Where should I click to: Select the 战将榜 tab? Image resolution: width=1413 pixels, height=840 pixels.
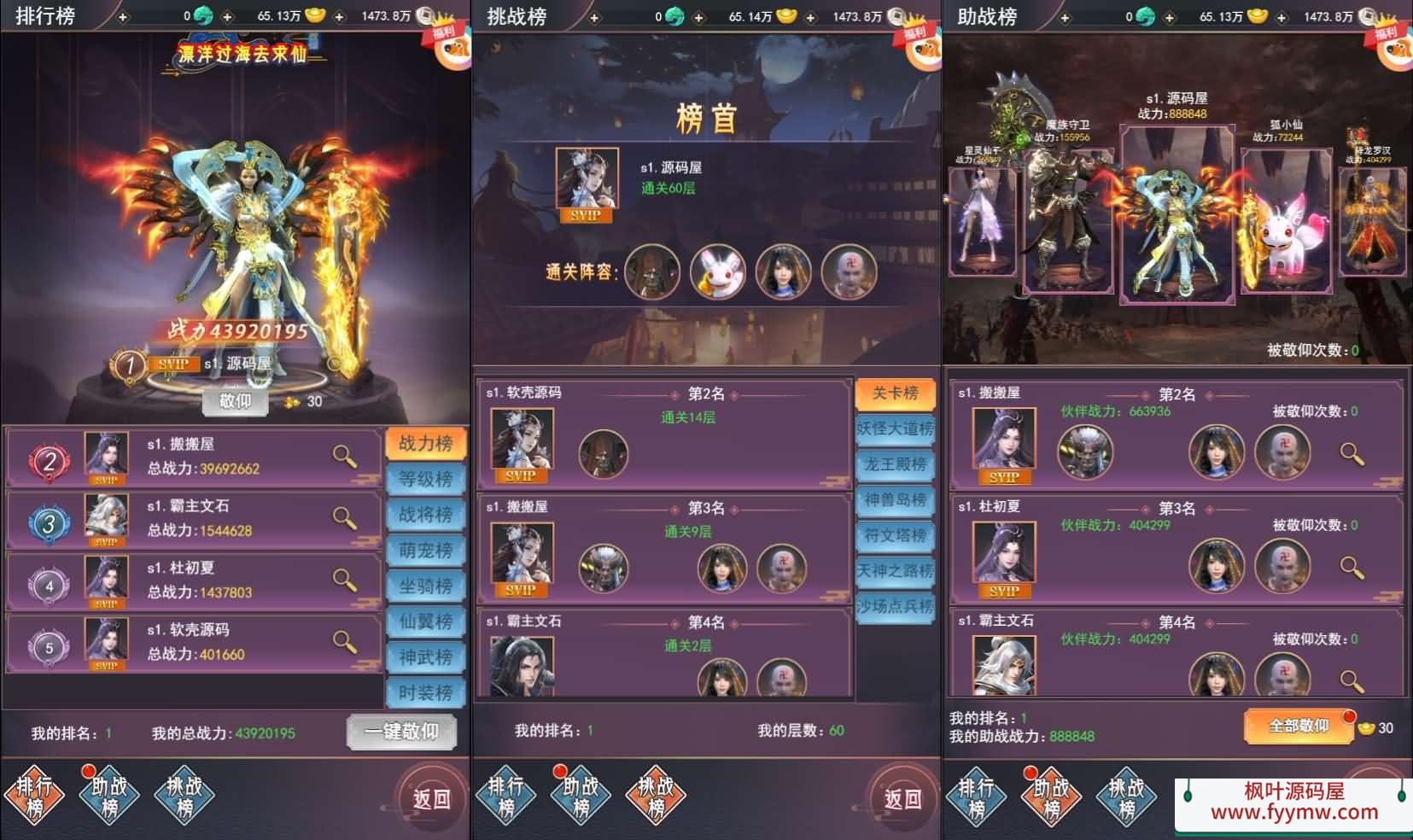click(x=425, y=515)
